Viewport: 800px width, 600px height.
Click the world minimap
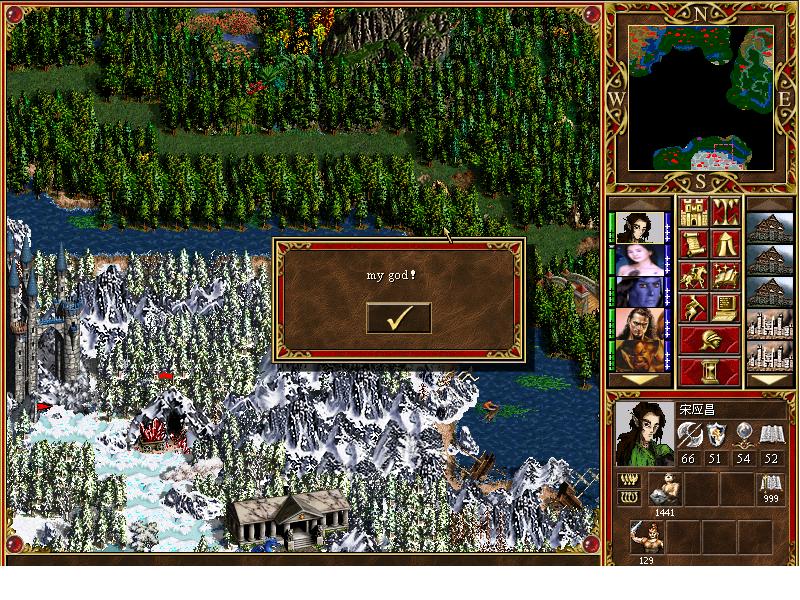(699, 97)
